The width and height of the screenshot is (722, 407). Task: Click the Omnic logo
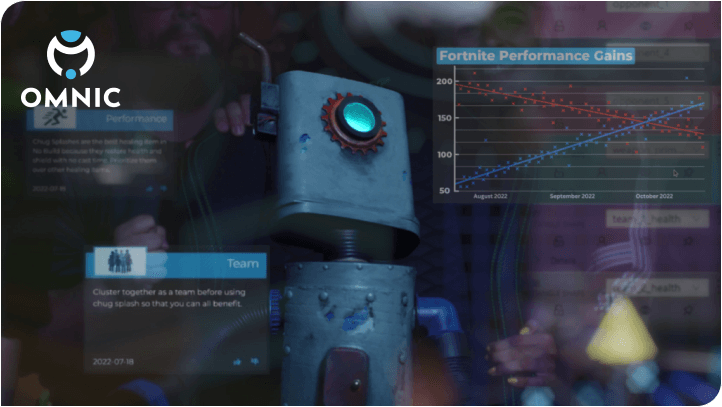71,69
